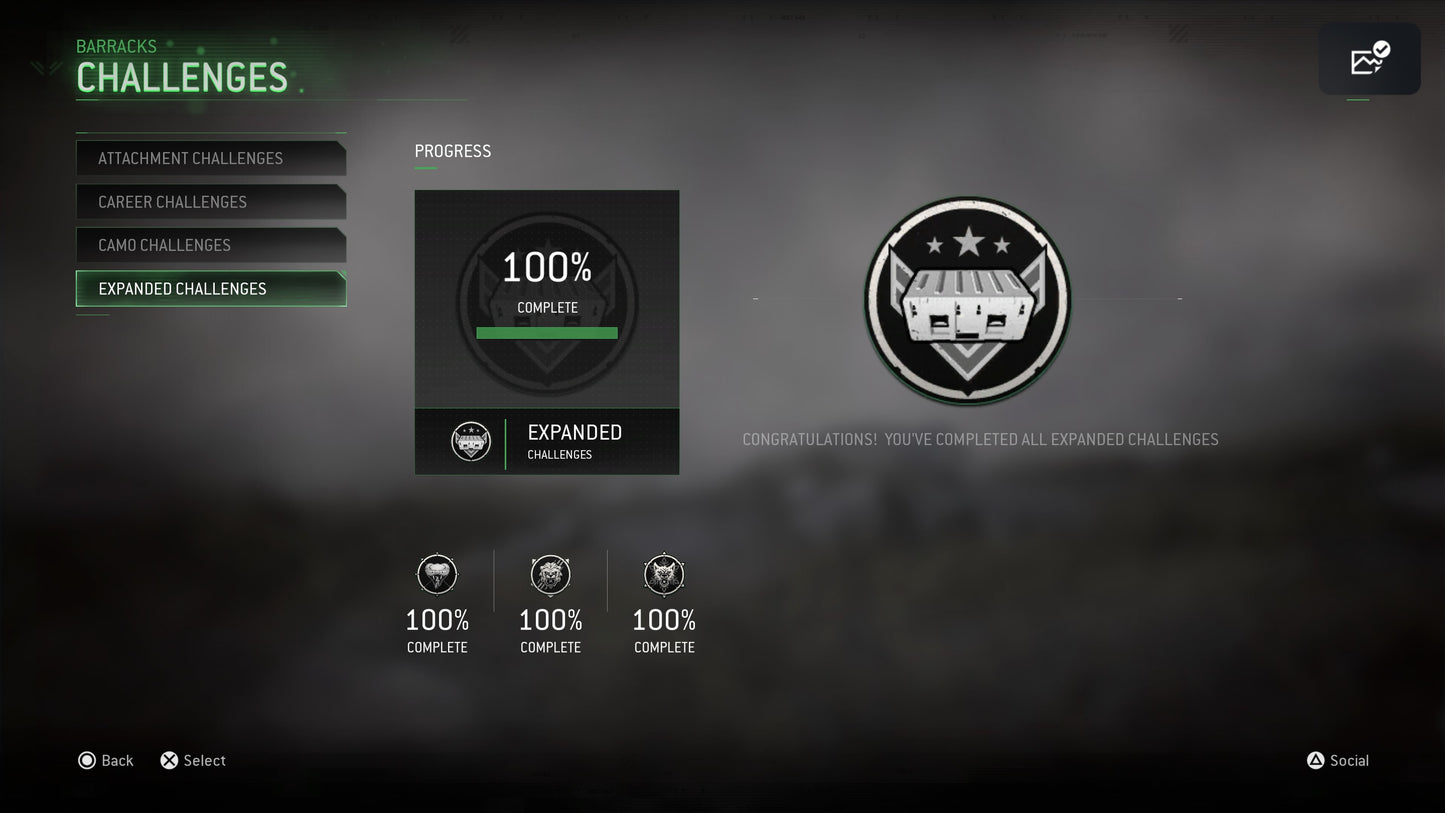Screen dimensions: 1445x813
Task: Click the Back label
Action: [117, 761]
